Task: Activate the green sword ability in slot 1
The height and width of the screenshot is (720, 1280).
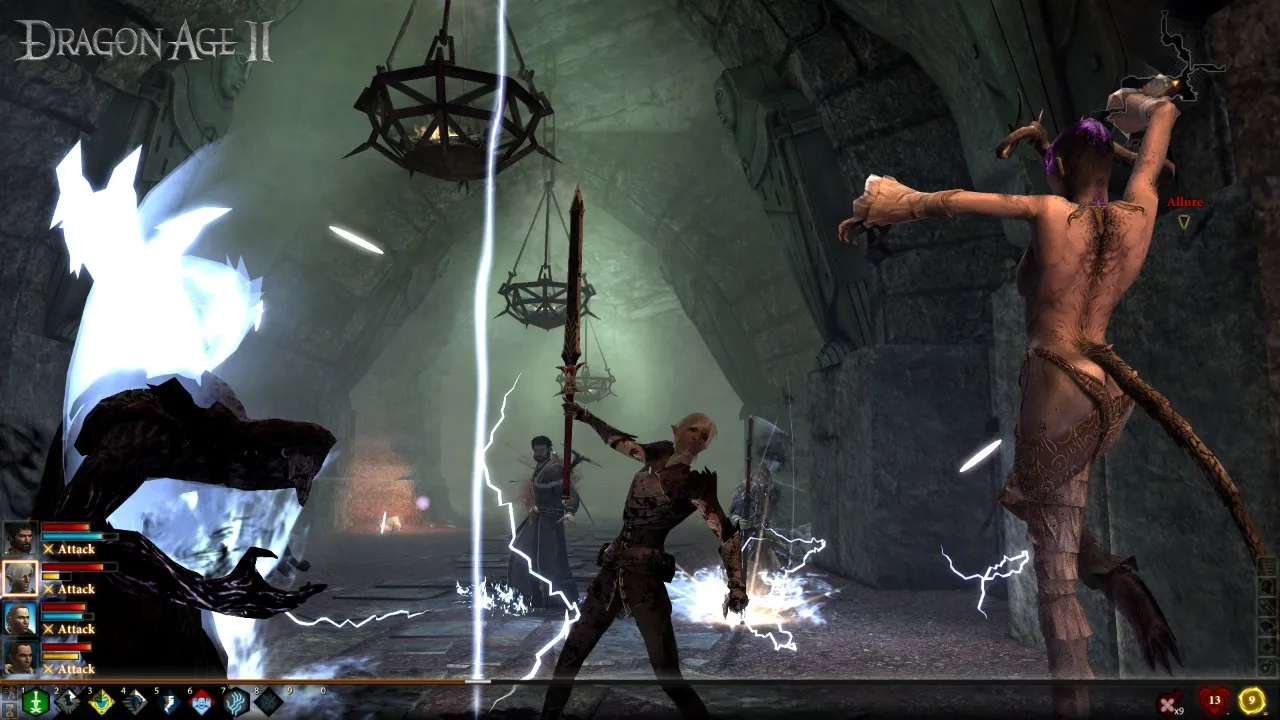Action: (x=36, y=702)
